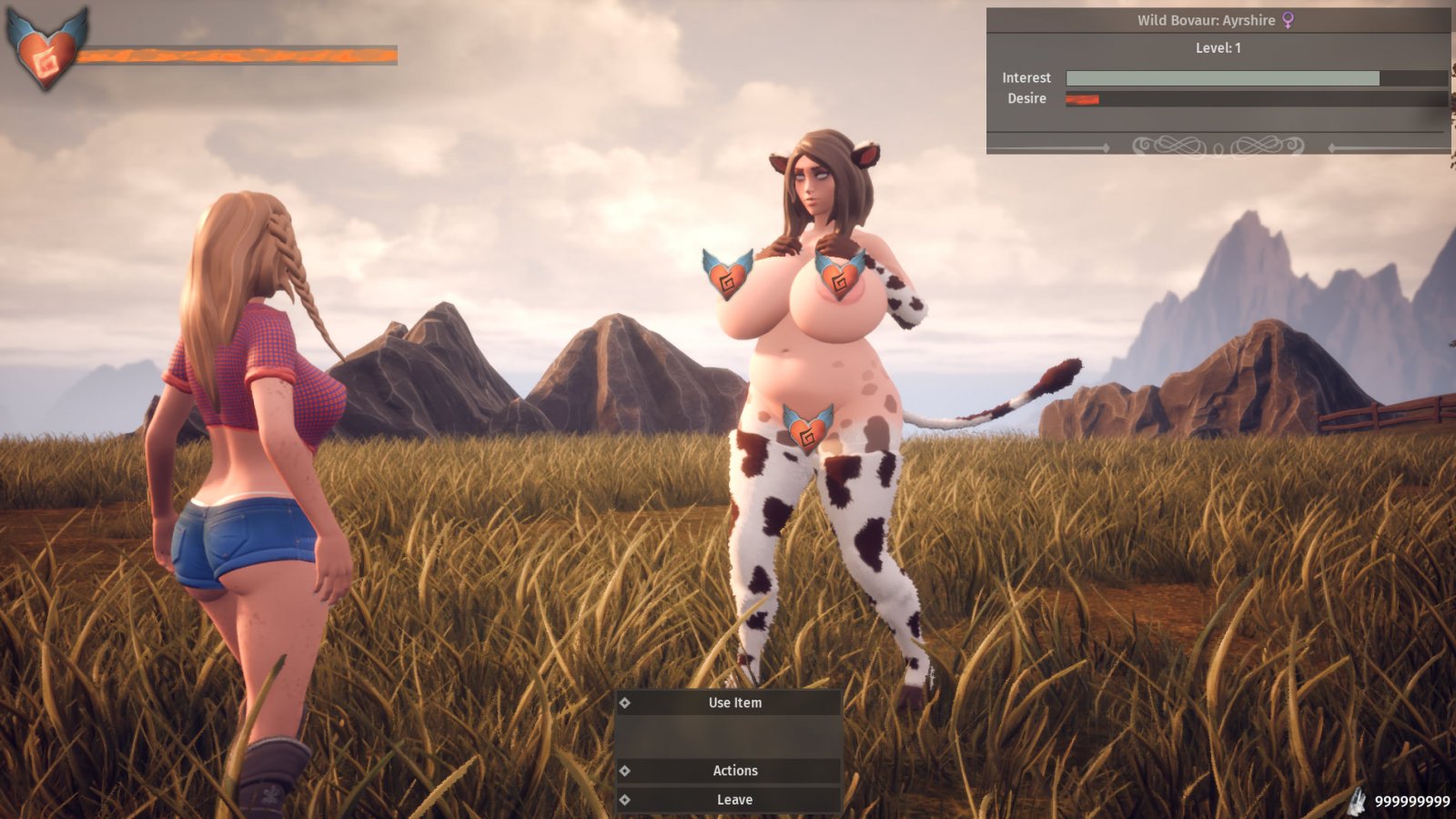Open the Actions menu entry

[734, 771]
